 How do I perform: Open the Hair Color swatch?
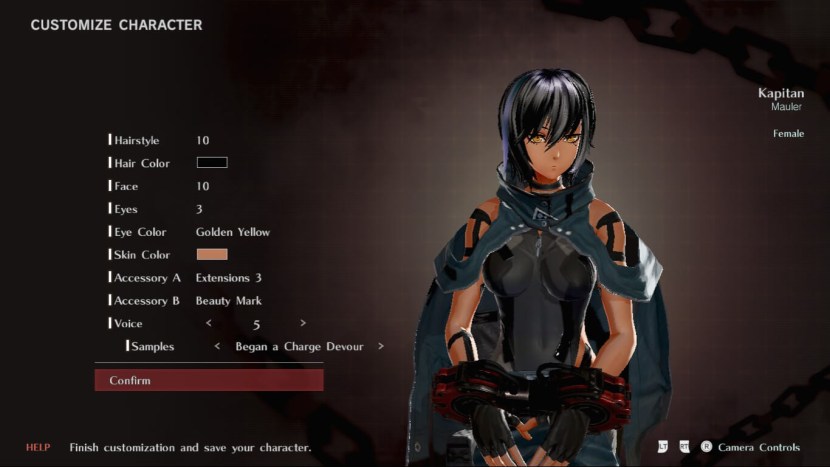[212, 163]
